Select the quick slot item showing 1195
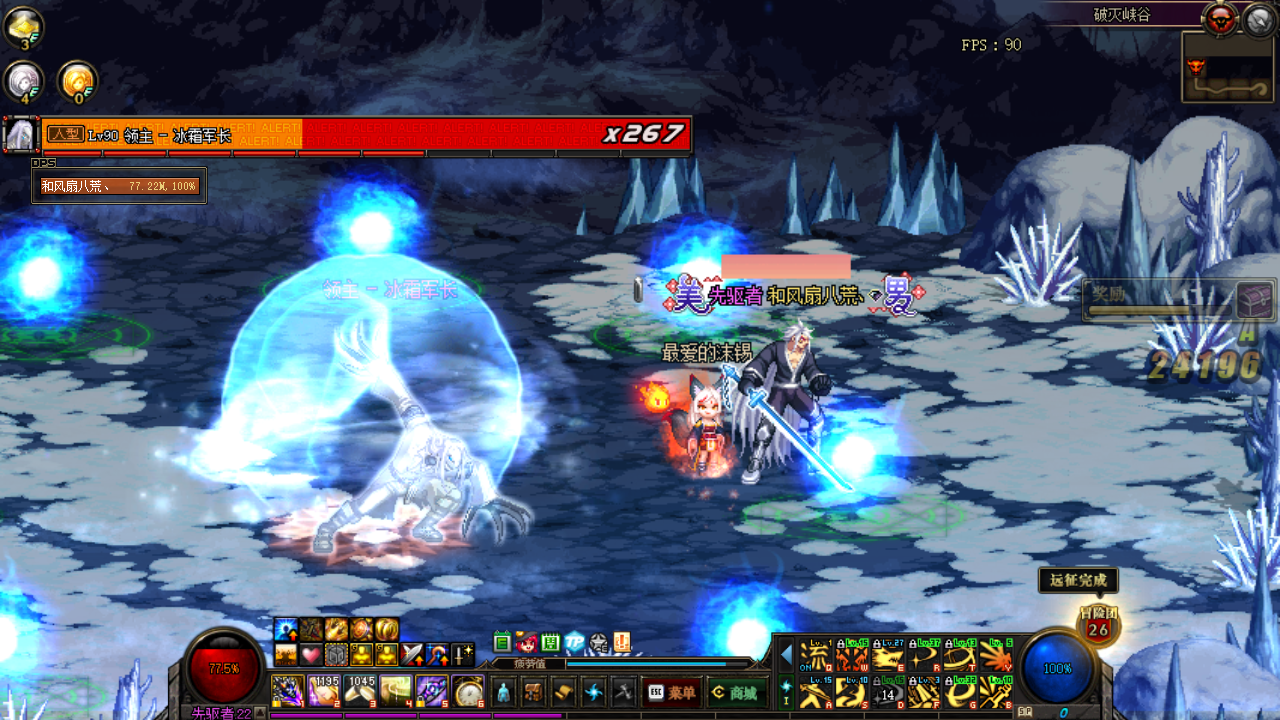Screen dimensions: 1280x720 [324, 691]
